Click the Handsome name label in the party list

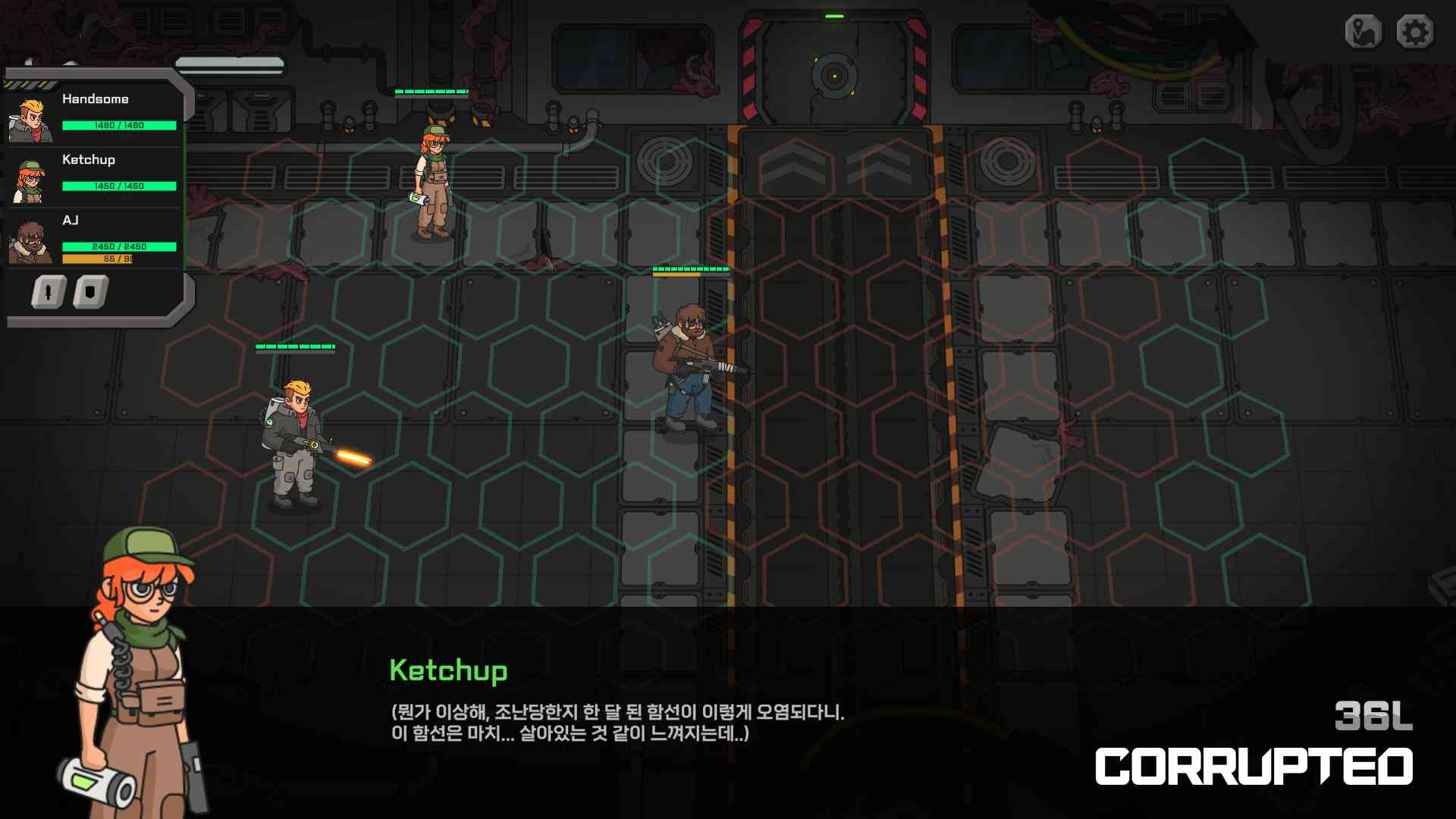pyautogui.click(x=96, y=99)
